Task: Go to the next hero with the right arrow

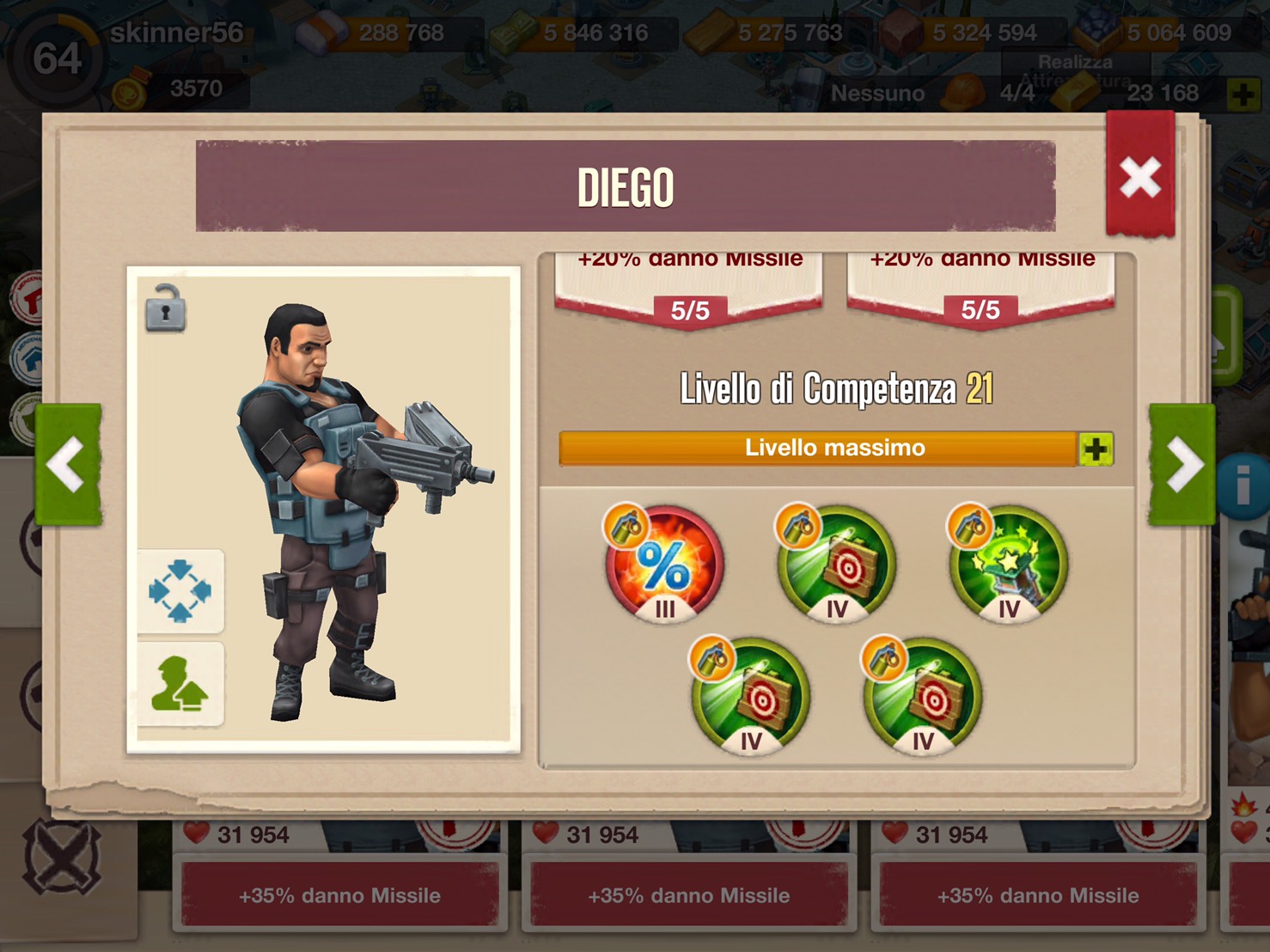Action: click(x=1182, y=464)
